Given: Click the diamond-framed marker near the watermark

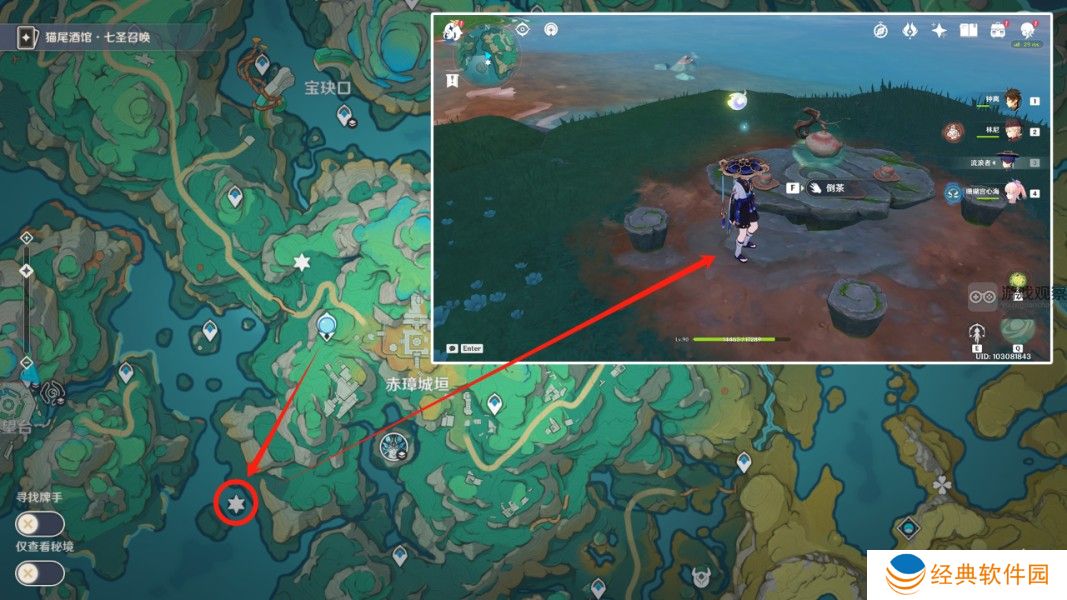Looking at the screenshot, I should click(907, 526).
